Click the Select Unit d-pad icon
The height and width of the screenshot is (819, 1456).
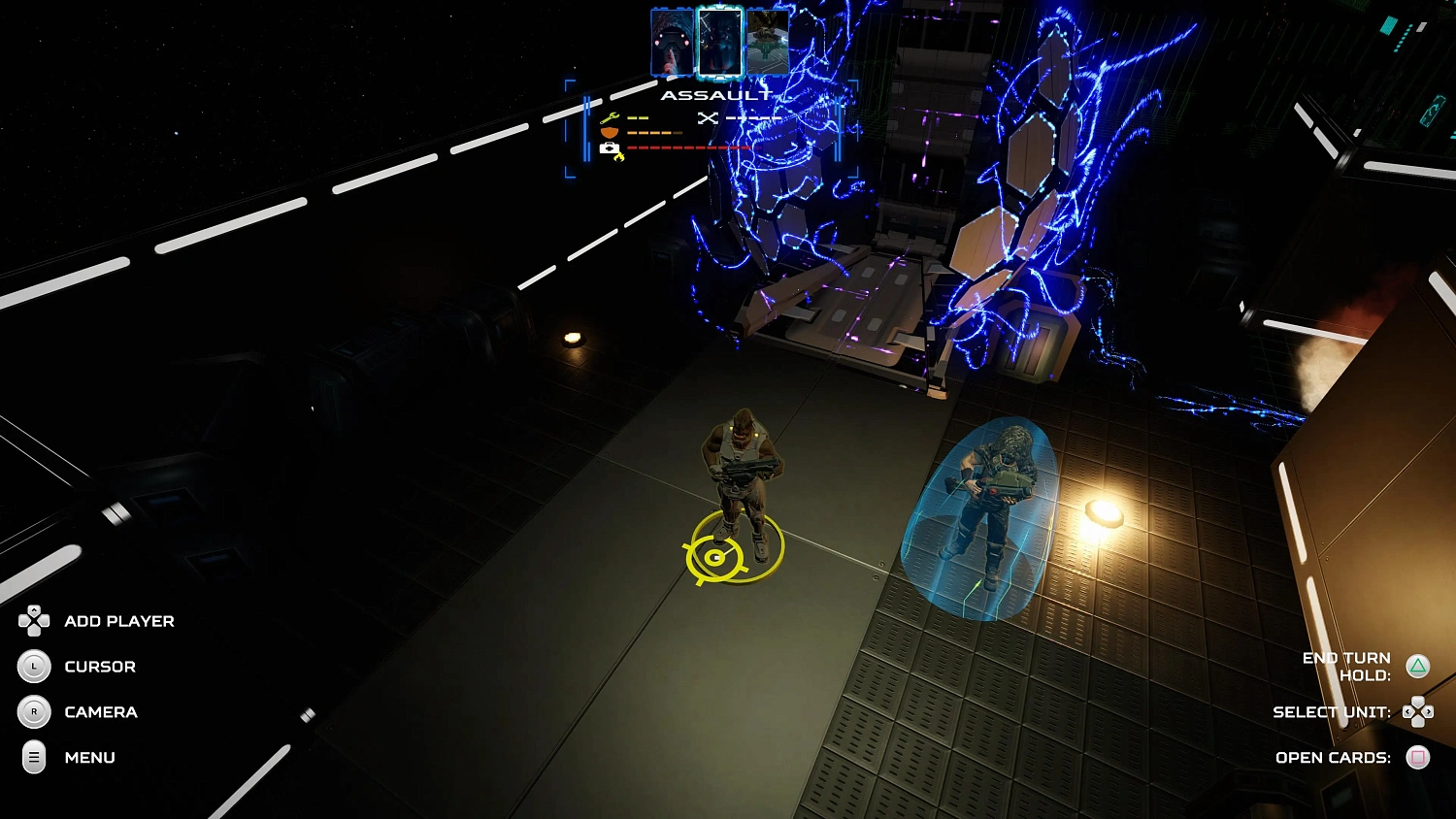coord(1420,711)
